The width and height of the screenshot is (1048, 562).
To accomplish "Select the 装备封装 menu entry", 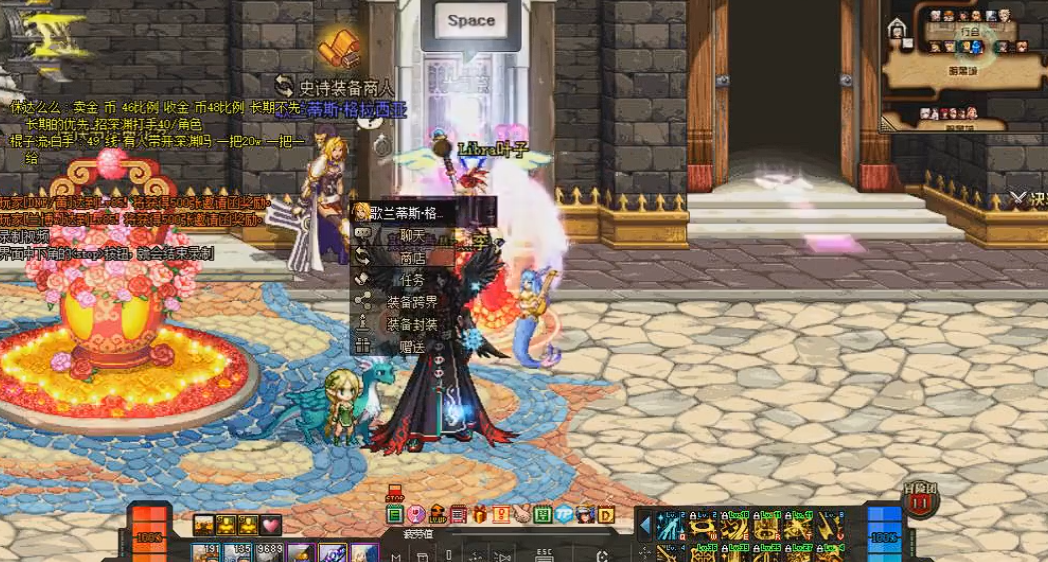I will pos(412,324).
